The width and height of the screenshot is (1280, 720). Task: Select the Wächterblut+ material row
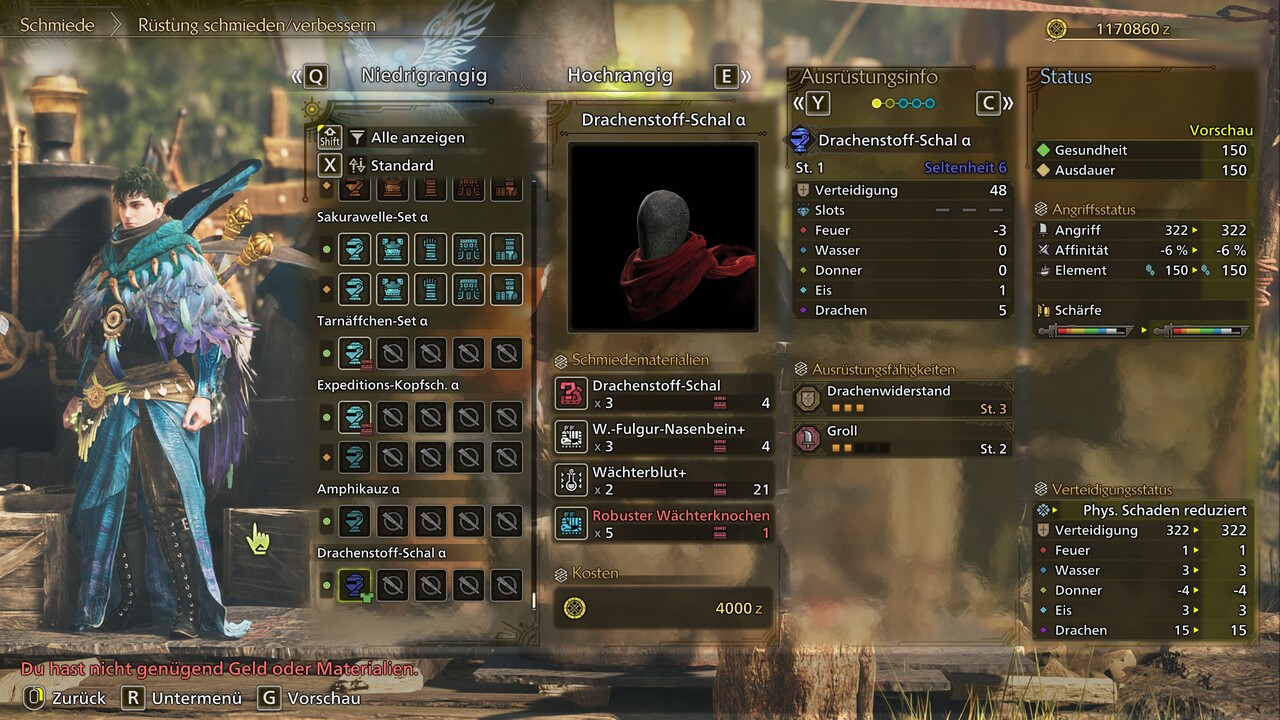663,480
